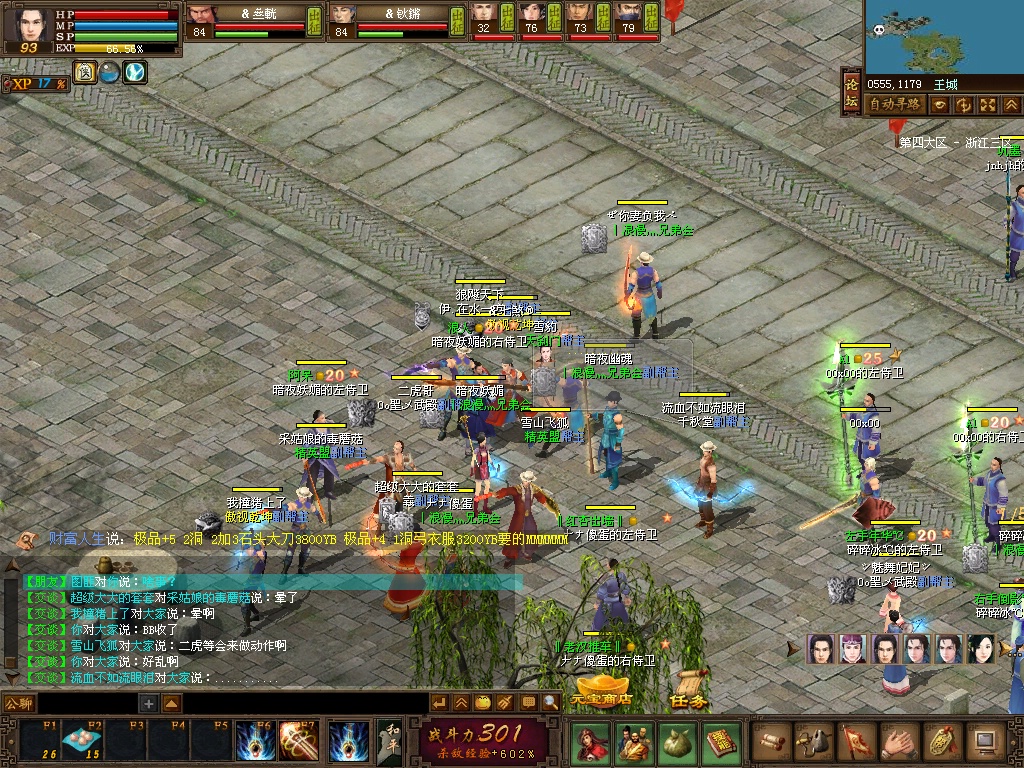This screenshot has height=768, width=1024.
Task: Click the handshake icon in bottom bar
Action: 900,741
